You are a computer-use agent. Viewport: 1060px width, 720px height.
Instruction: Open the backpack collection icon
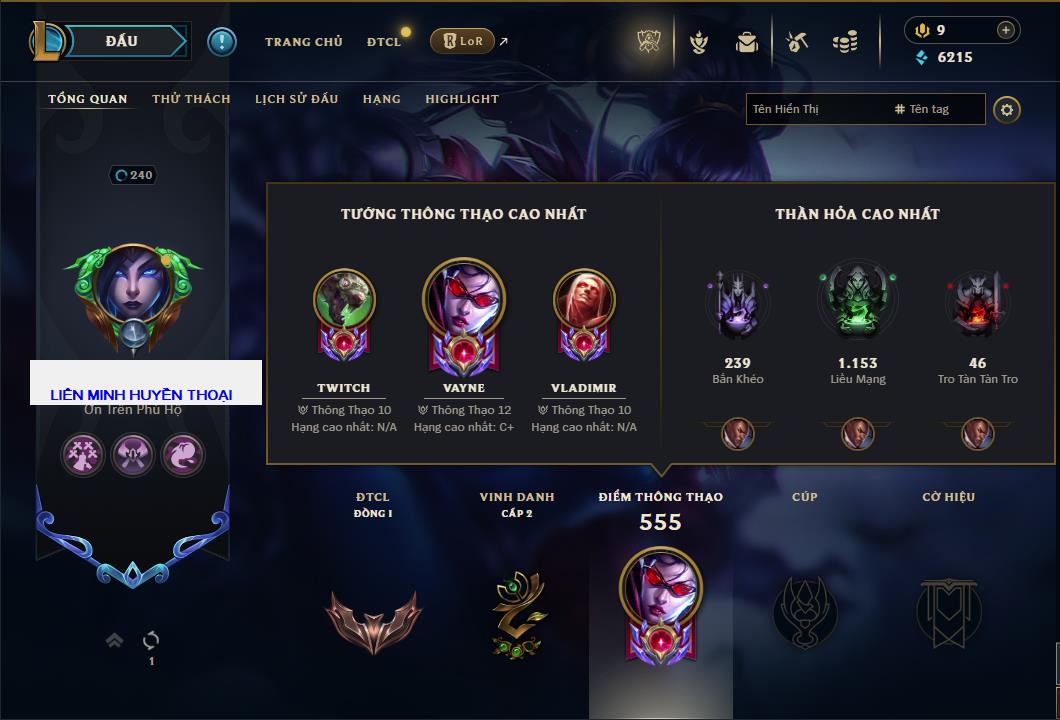[747, 42]
